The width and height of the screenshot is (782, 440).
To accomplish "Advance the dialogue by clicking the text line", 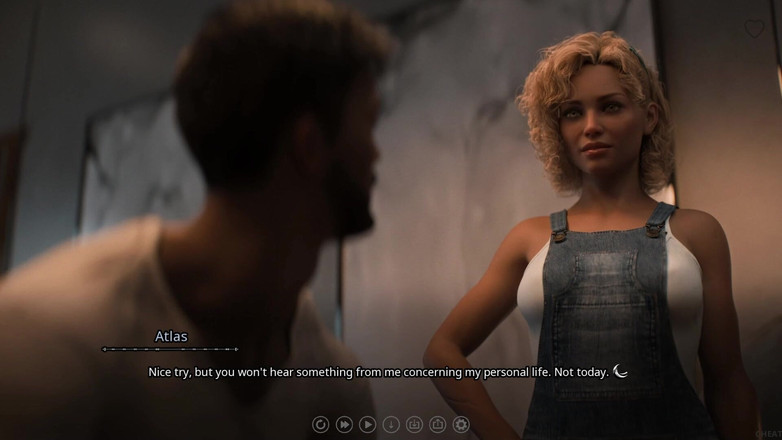I will (378, 372).
